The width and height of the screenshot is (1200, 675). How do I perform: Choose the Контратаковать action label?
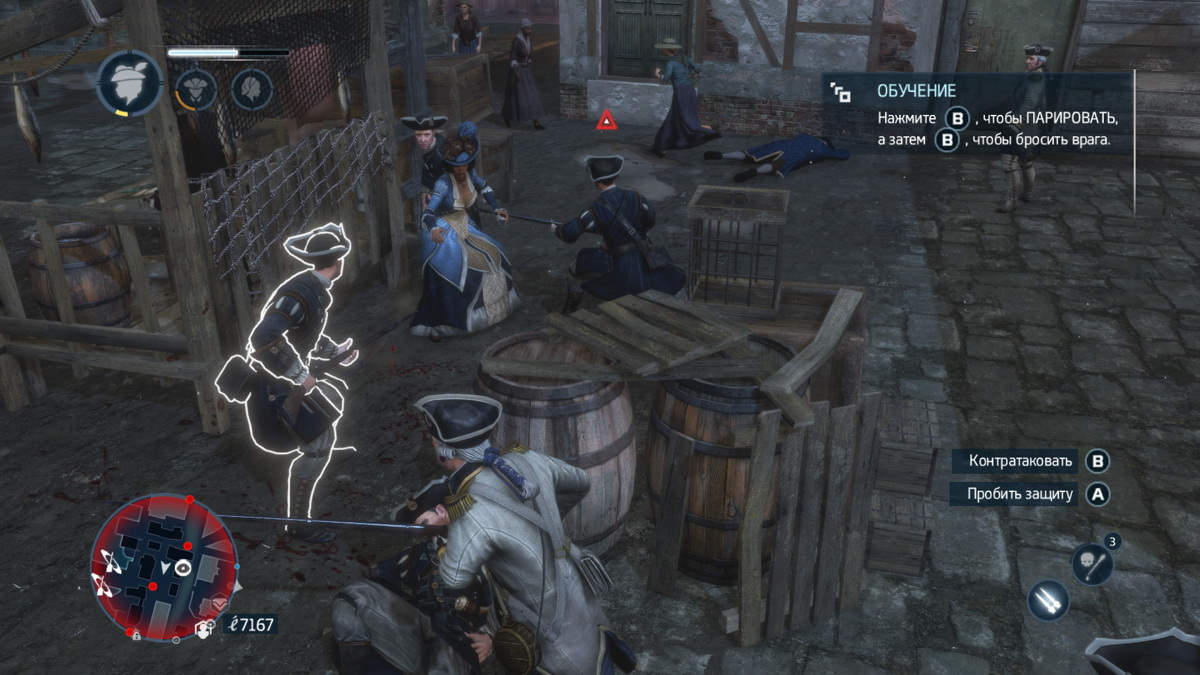[x=1019, y=461]
